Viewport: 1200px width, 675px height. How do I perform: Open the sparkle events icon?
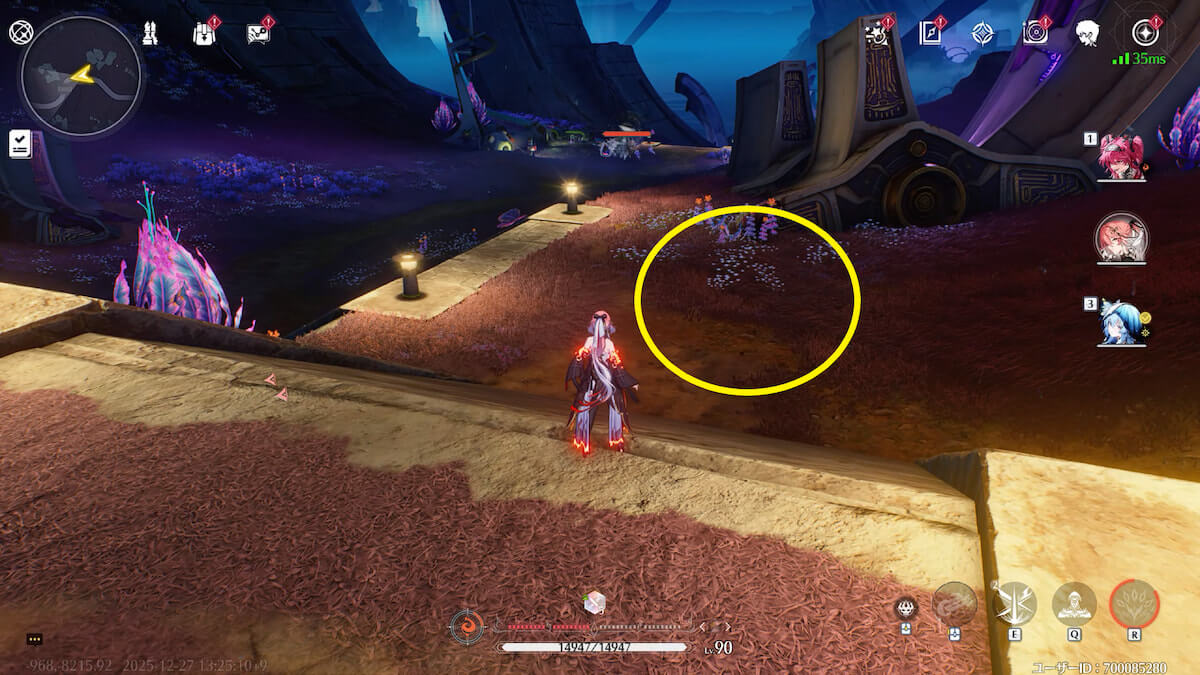[x=878, y=33]
